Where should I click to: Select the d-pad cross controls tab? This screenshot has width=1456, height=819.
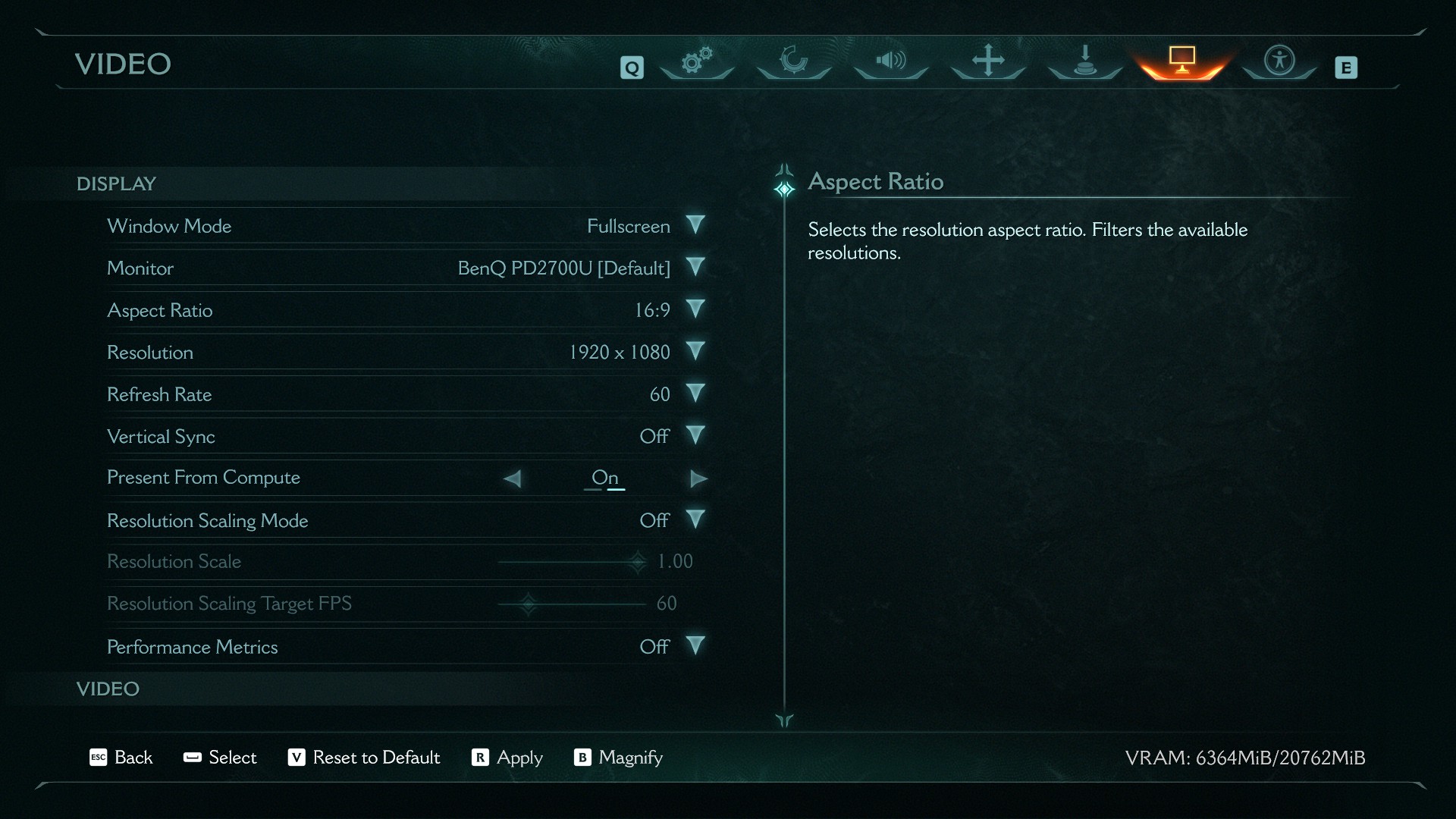[988, 61]
